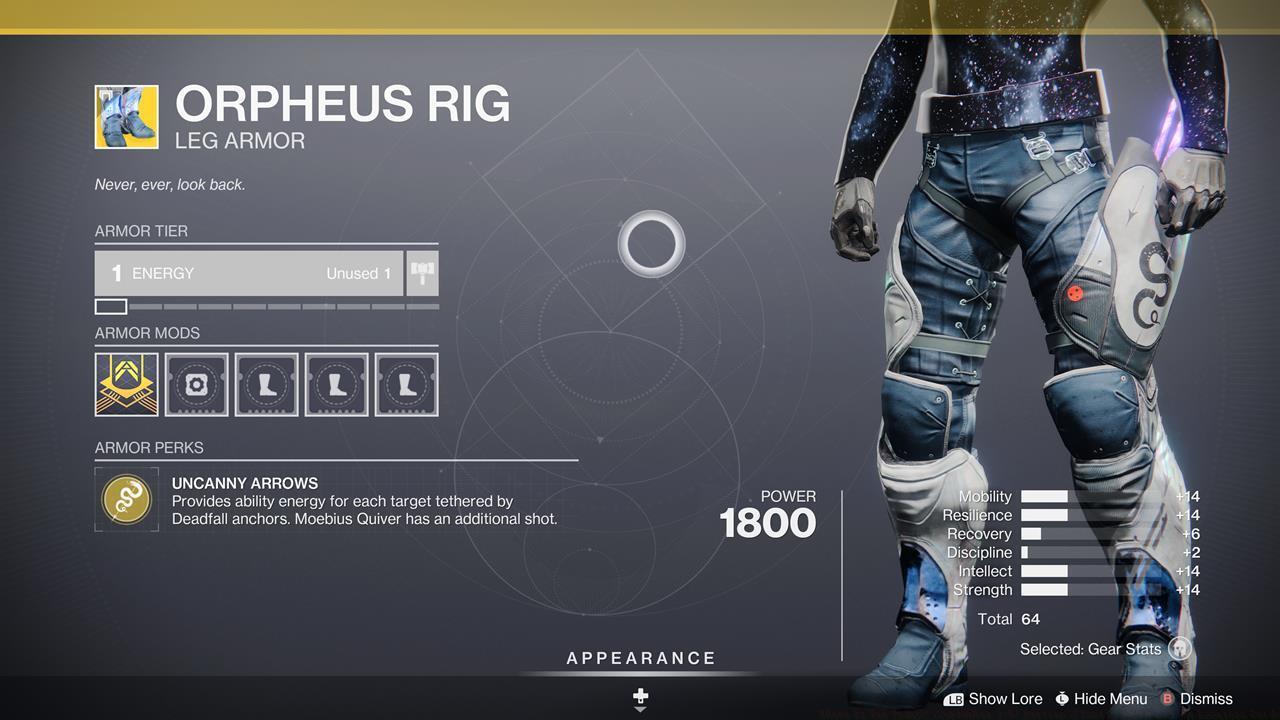Select the hammer icon beside the energy bar
1280x720 pixels.
point(420,272)
